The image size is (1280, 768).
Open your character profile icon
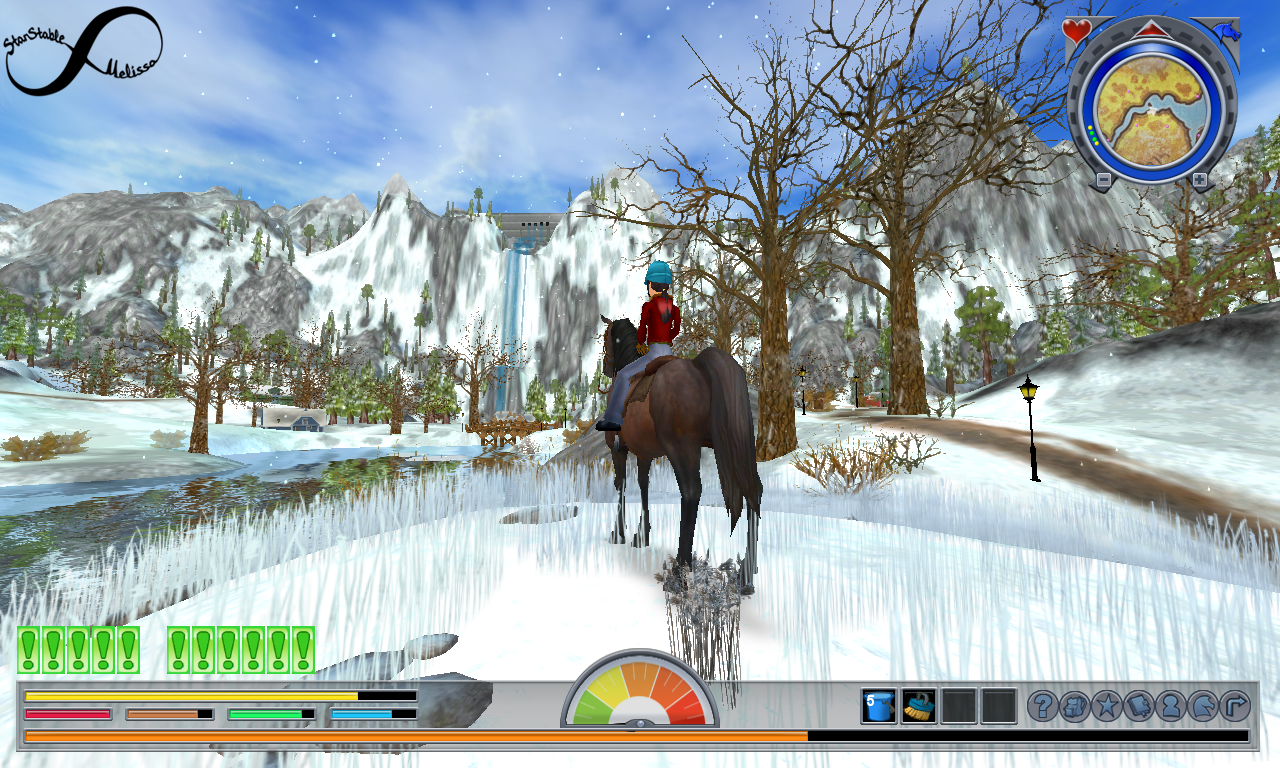point(1171,706)
